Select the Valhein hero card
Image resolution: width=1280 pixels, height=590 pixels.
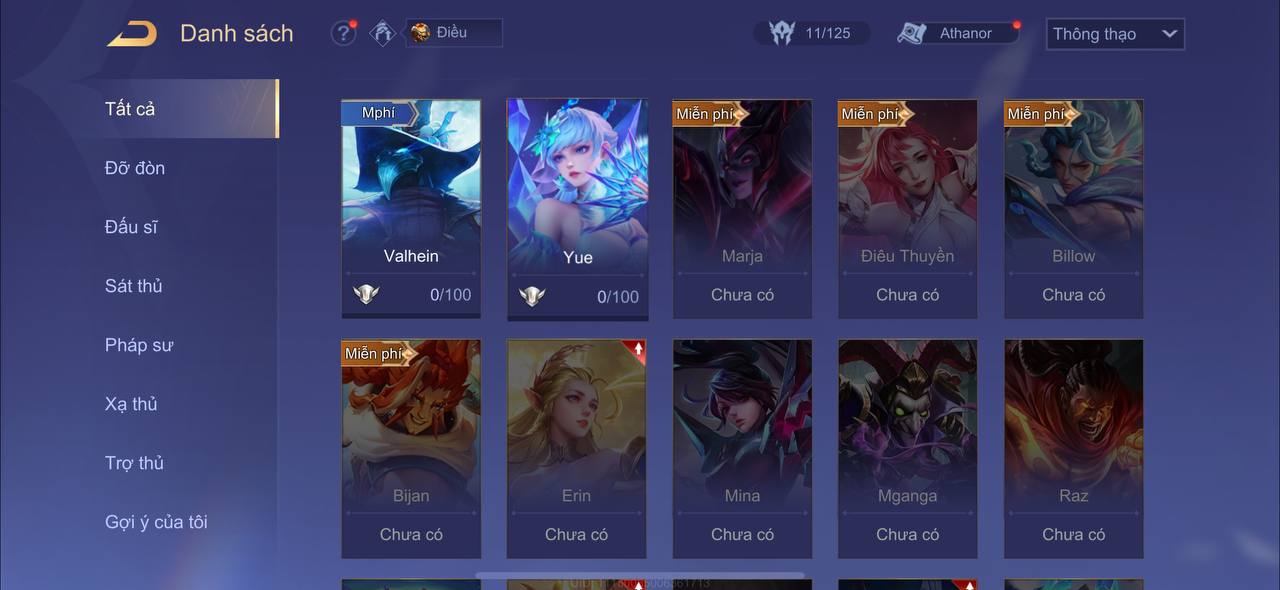point(411,208)
